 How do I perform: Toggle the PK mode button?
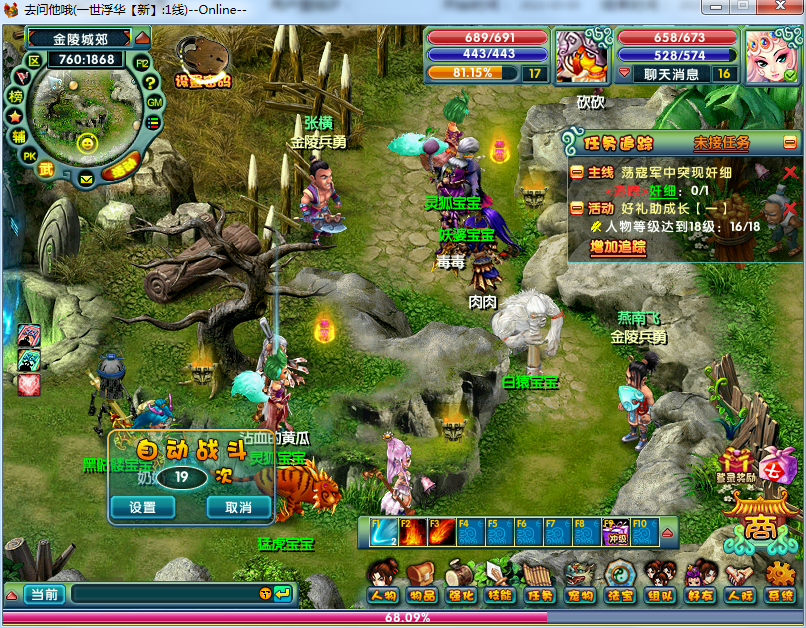point(30,156)
